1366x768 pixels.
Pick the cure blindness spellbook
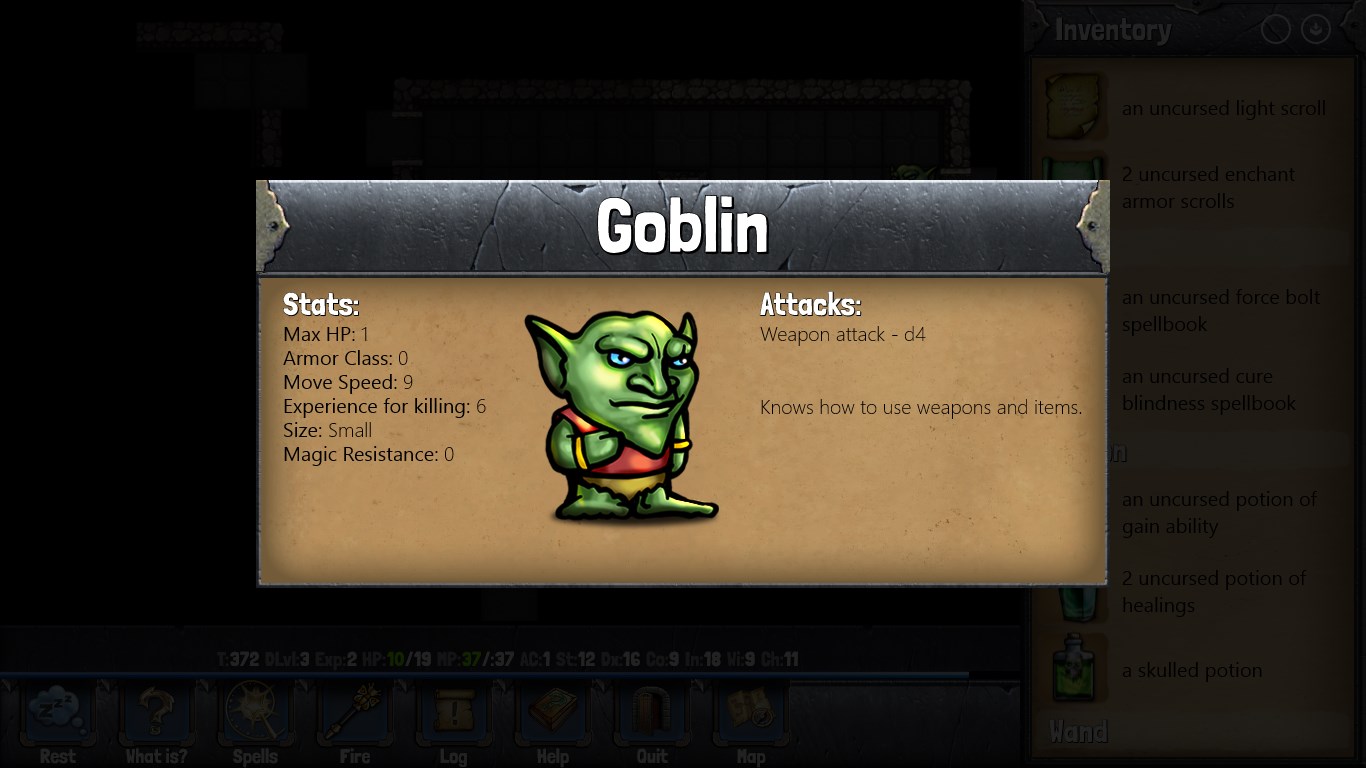(x=1208, y=389)
